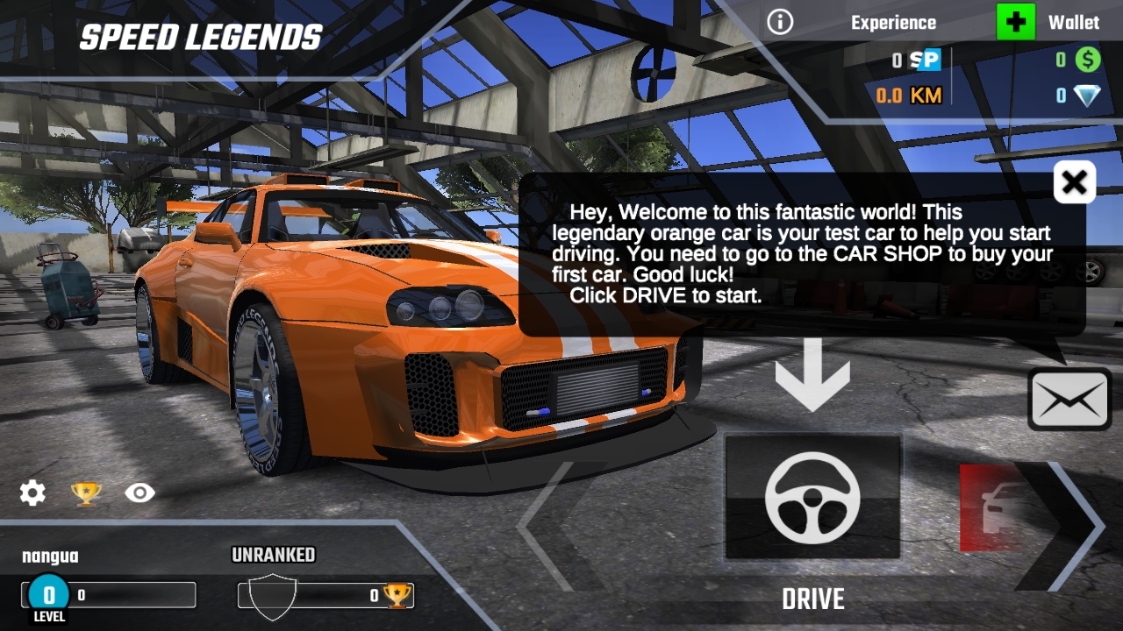This screenshot has height=631, width=1123.
Task: Open the UNRANKED rank shield panel
Action: 273,595
